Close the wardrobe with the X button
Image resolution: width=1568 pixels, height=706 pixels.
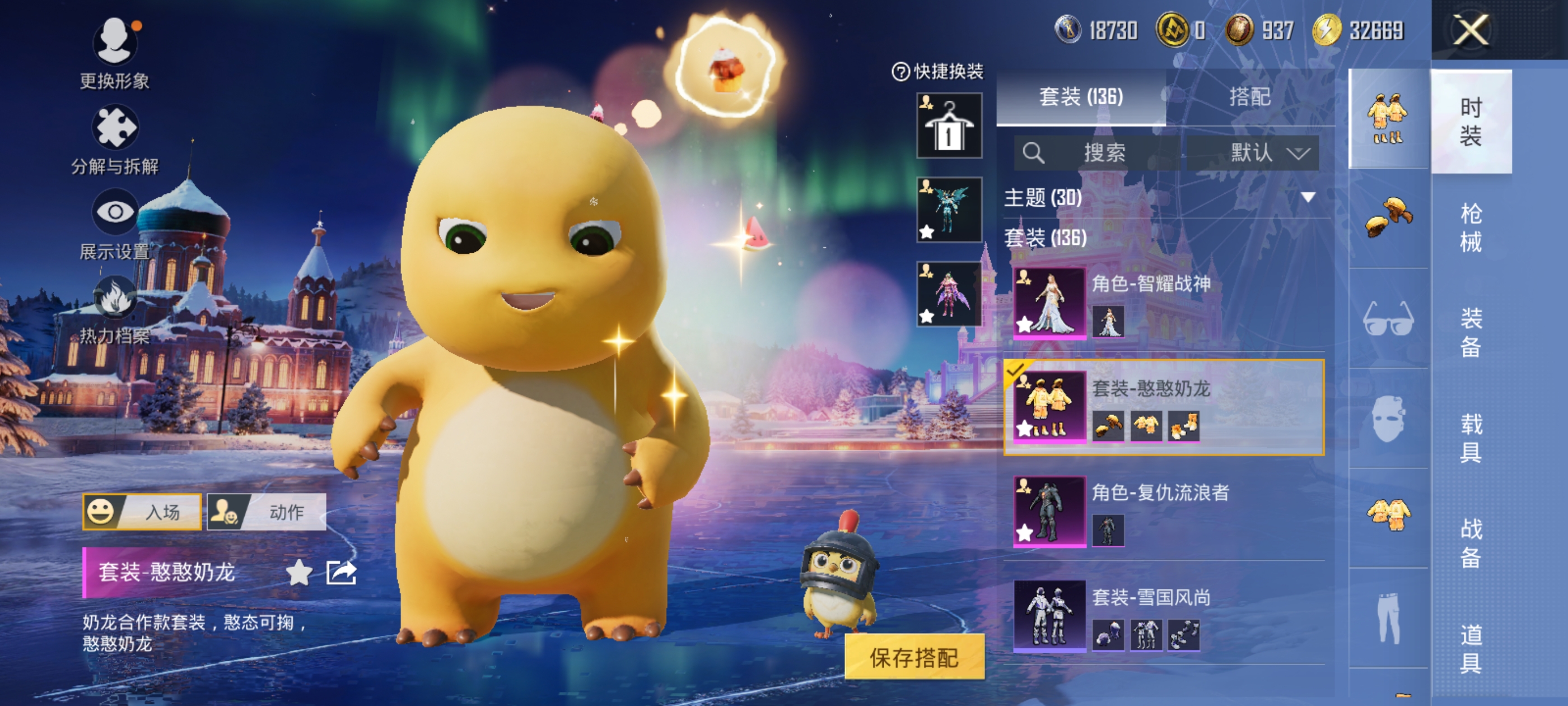point(1470,30)
